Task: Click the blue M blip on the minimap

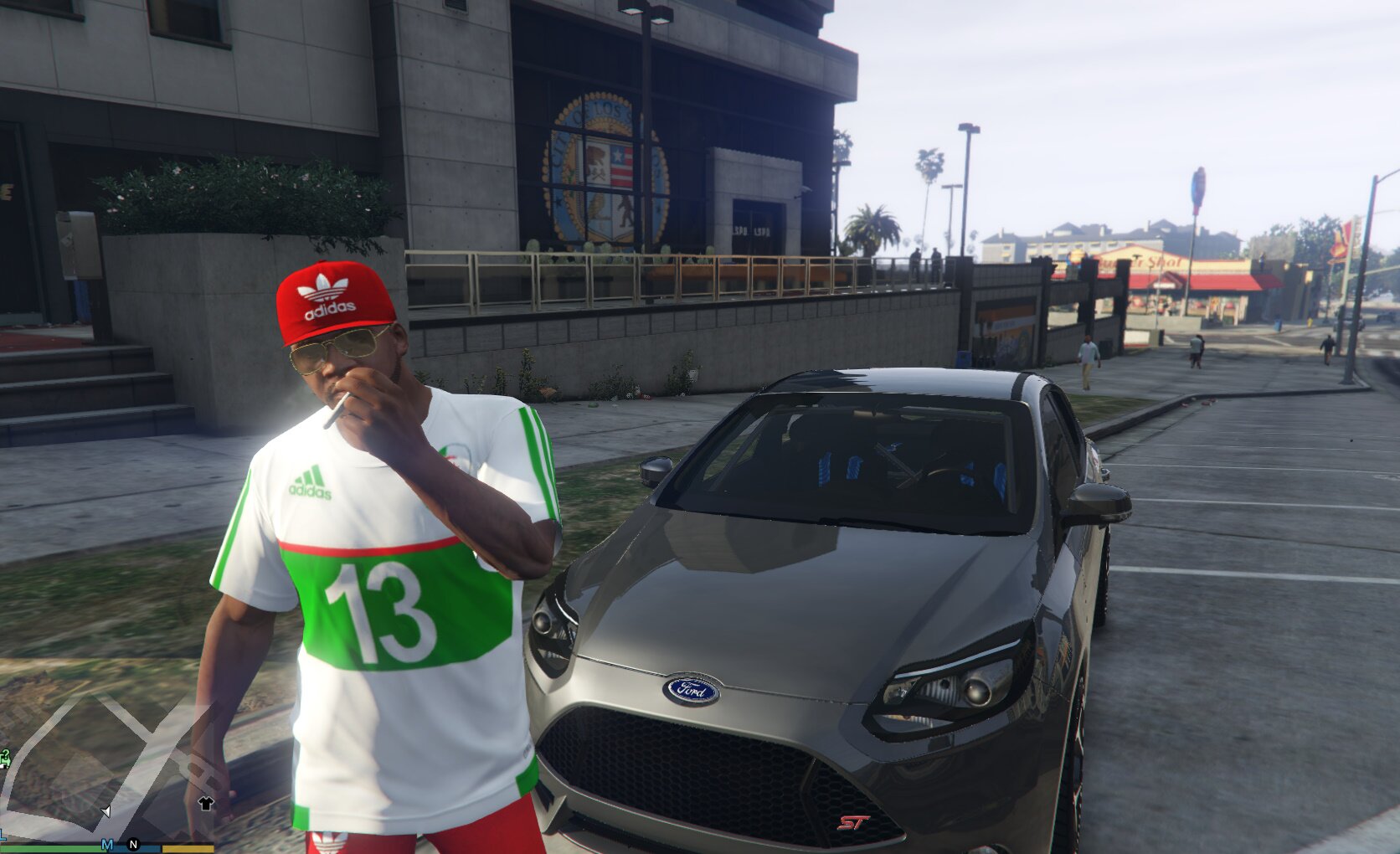Action: point(107,845)
